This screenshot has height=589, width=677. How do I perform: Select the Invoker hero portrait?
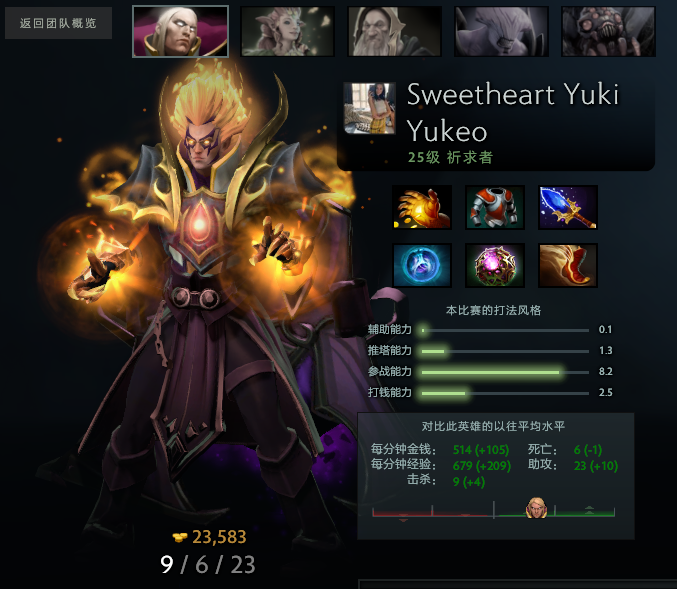click(180, 31)
